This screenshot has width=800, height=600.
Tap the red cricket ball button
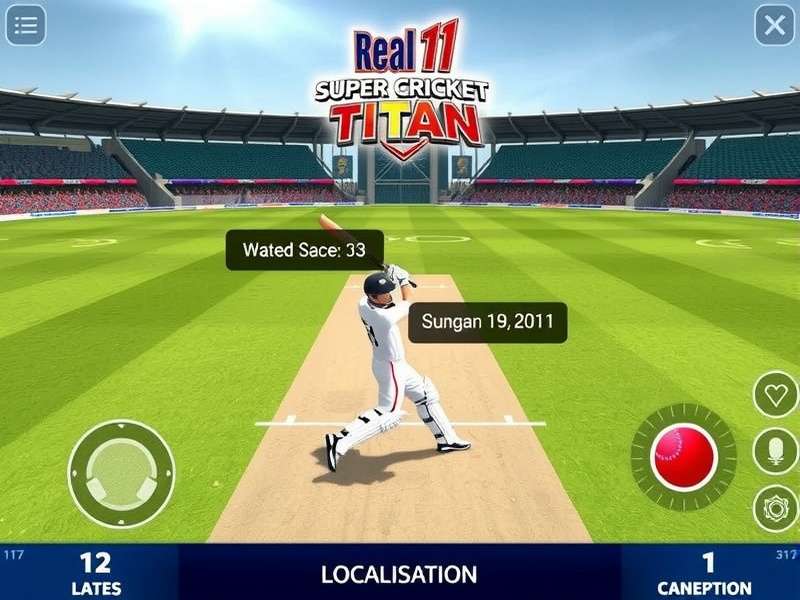684,457
